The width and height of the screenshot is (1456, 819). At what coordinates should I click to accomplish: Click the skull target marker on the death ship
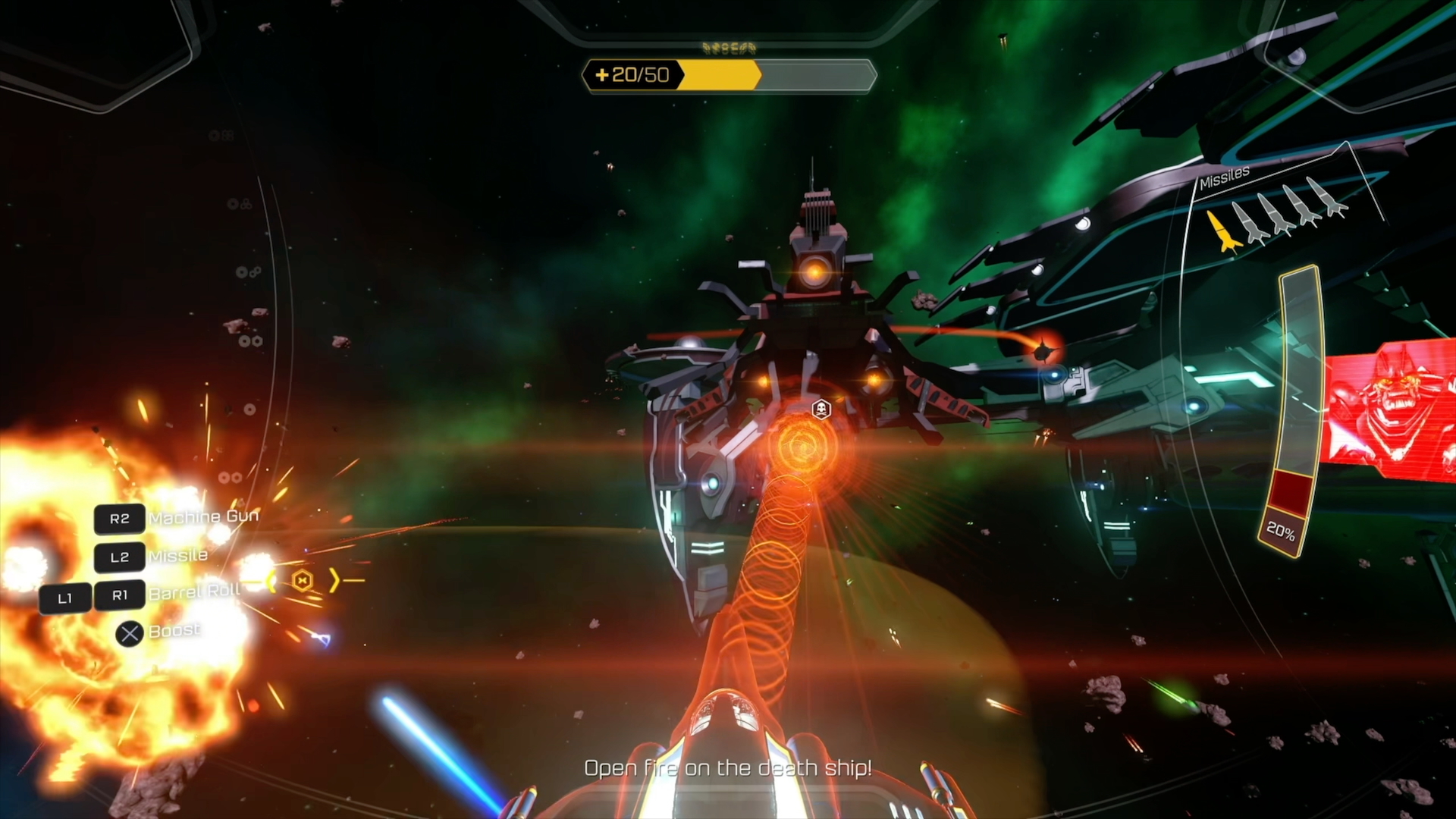[821, 410]
